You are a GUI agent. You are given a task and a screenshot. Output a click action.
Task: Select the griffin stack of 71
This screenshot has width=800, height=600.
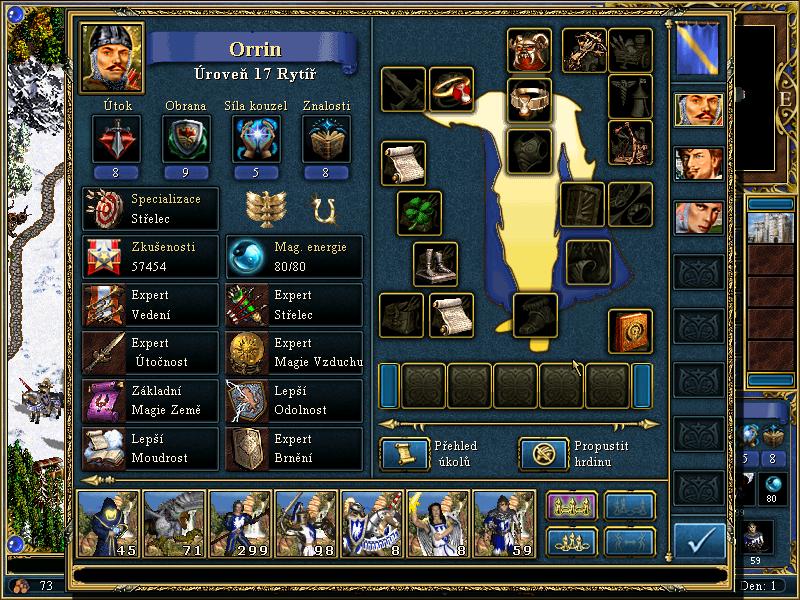[174, 523]
